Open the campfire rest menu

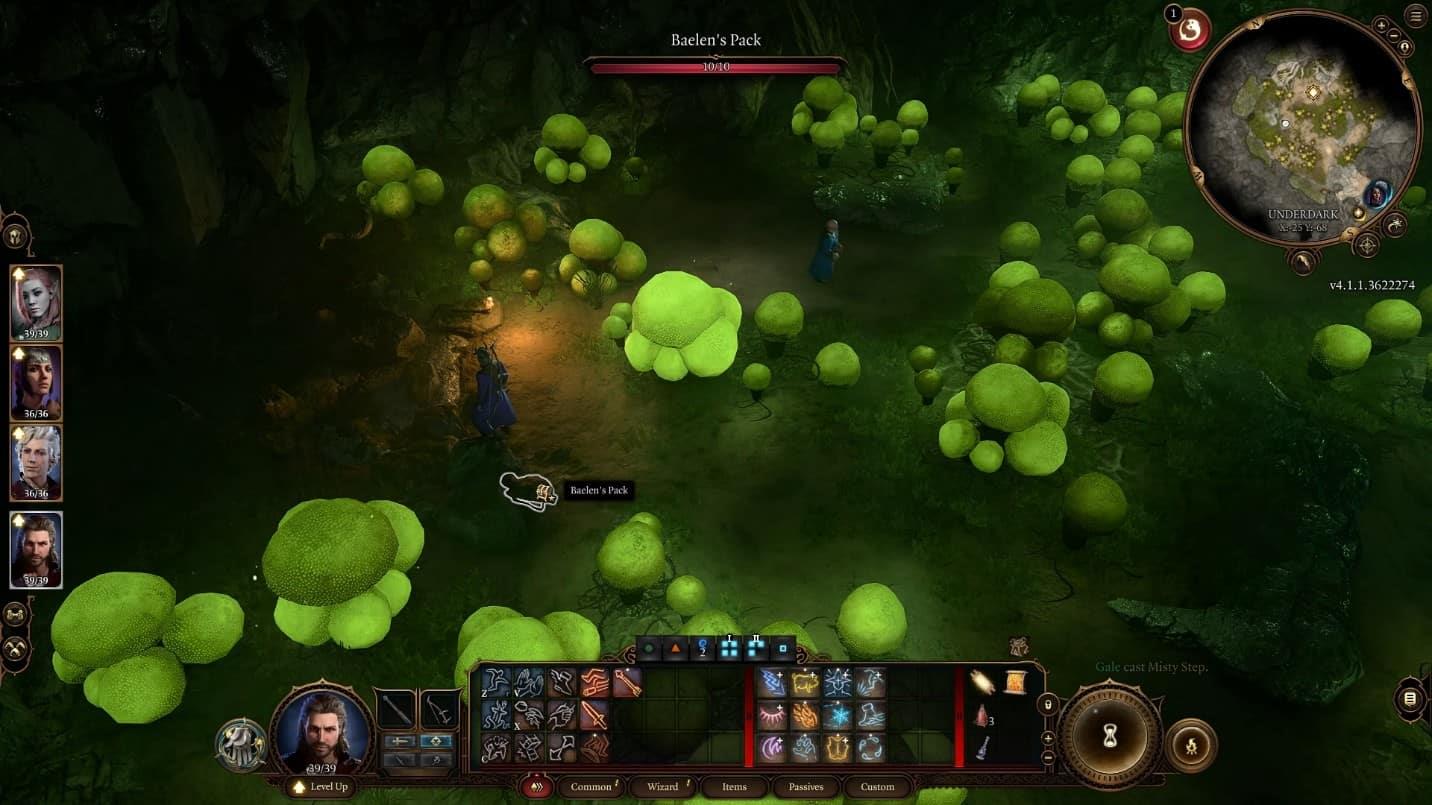1191,746
